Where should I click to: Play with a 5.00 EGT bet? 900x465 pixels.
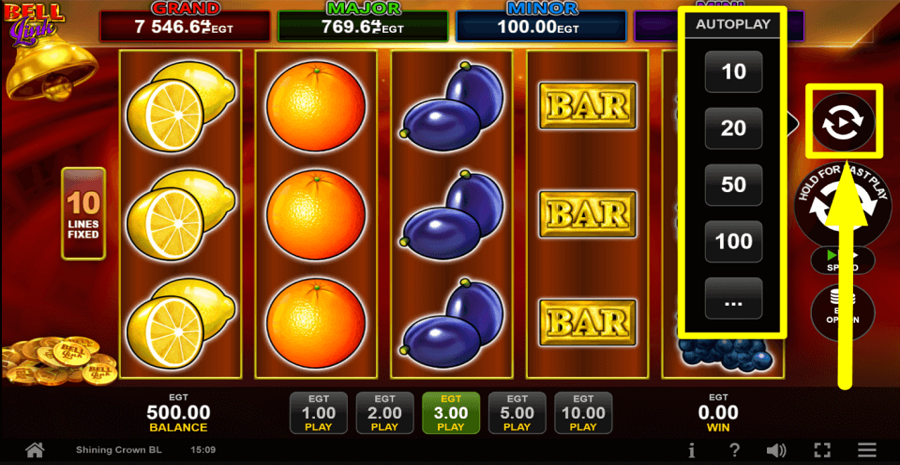coord(517,412)
